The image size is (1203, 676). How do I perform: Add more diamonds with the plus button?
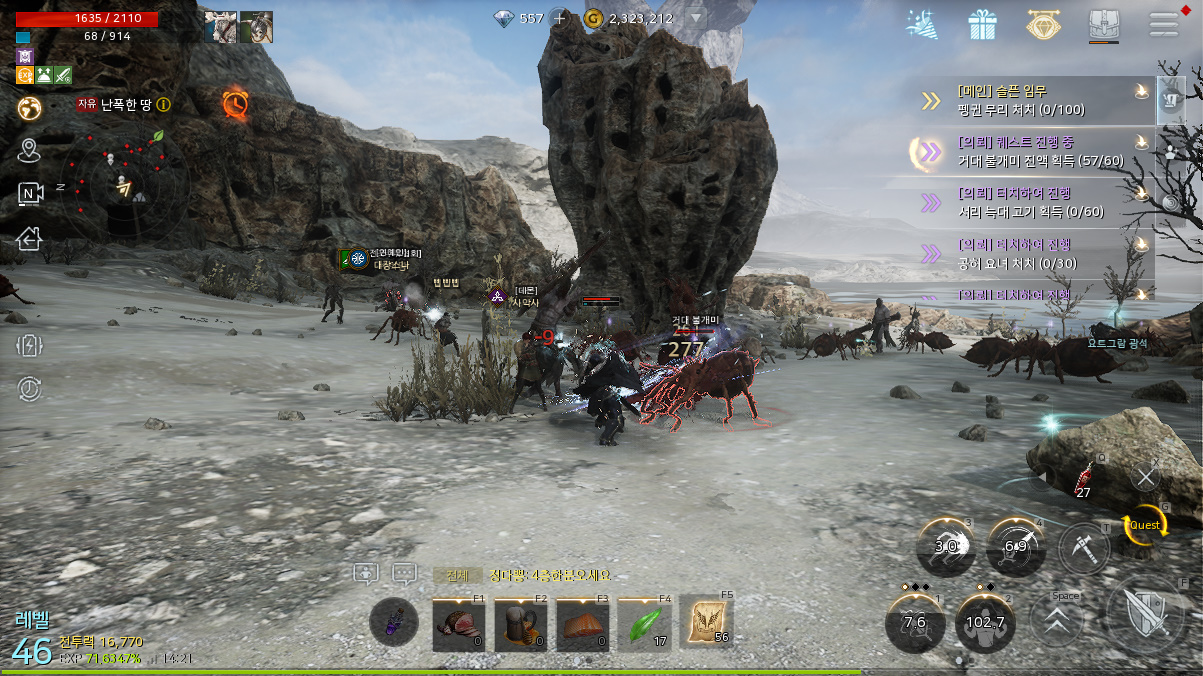pos(560,18)
